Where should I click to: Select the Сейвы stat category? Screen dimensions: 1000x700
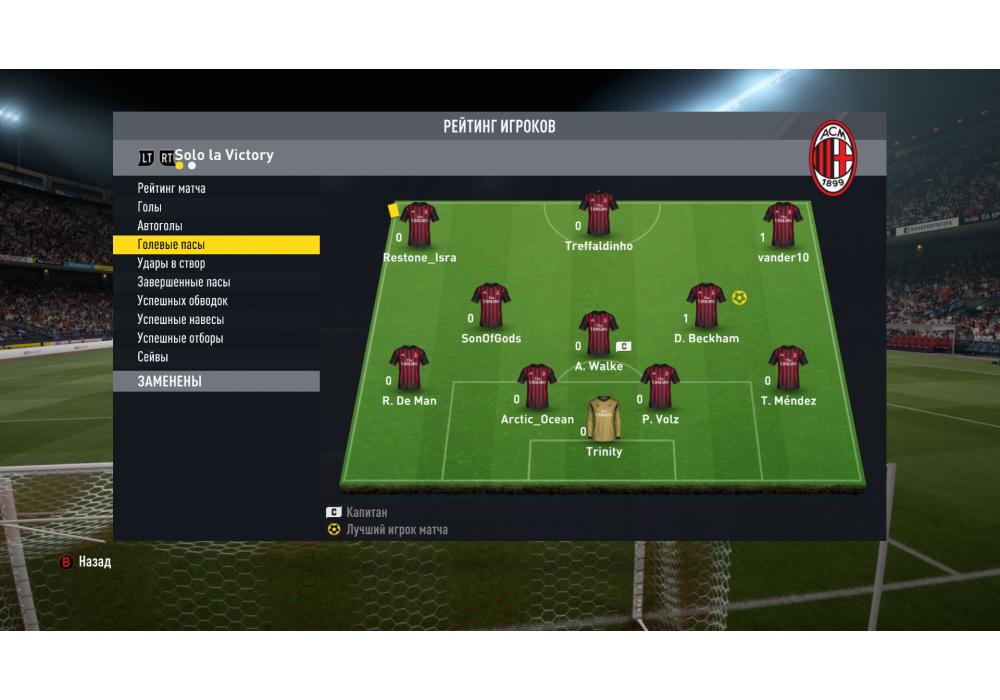pyautogui.click(x=153, y=357)
